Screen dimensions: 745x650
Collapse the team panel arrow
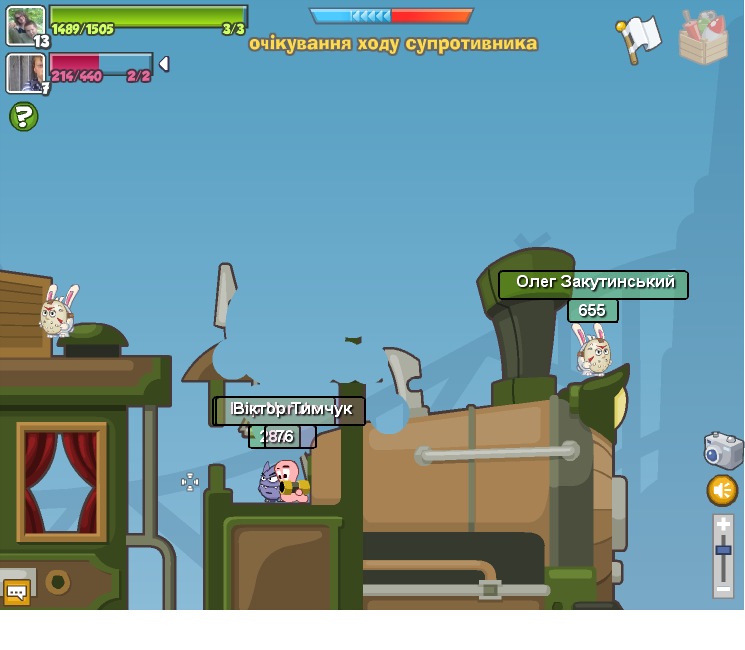pyautogui.click(x=163, y=64)
